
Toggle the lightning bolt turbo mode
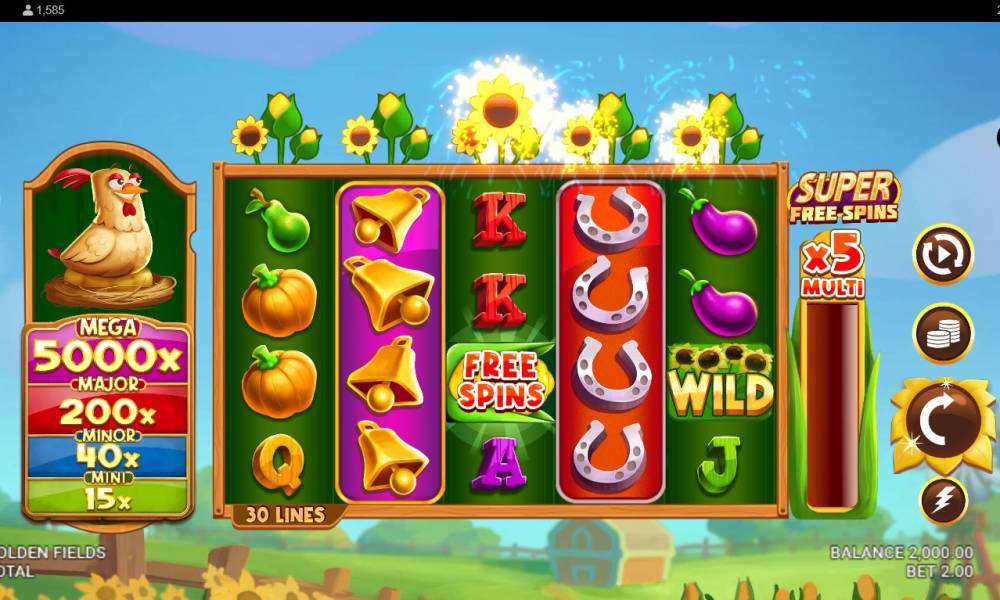[x=942, y=501]
